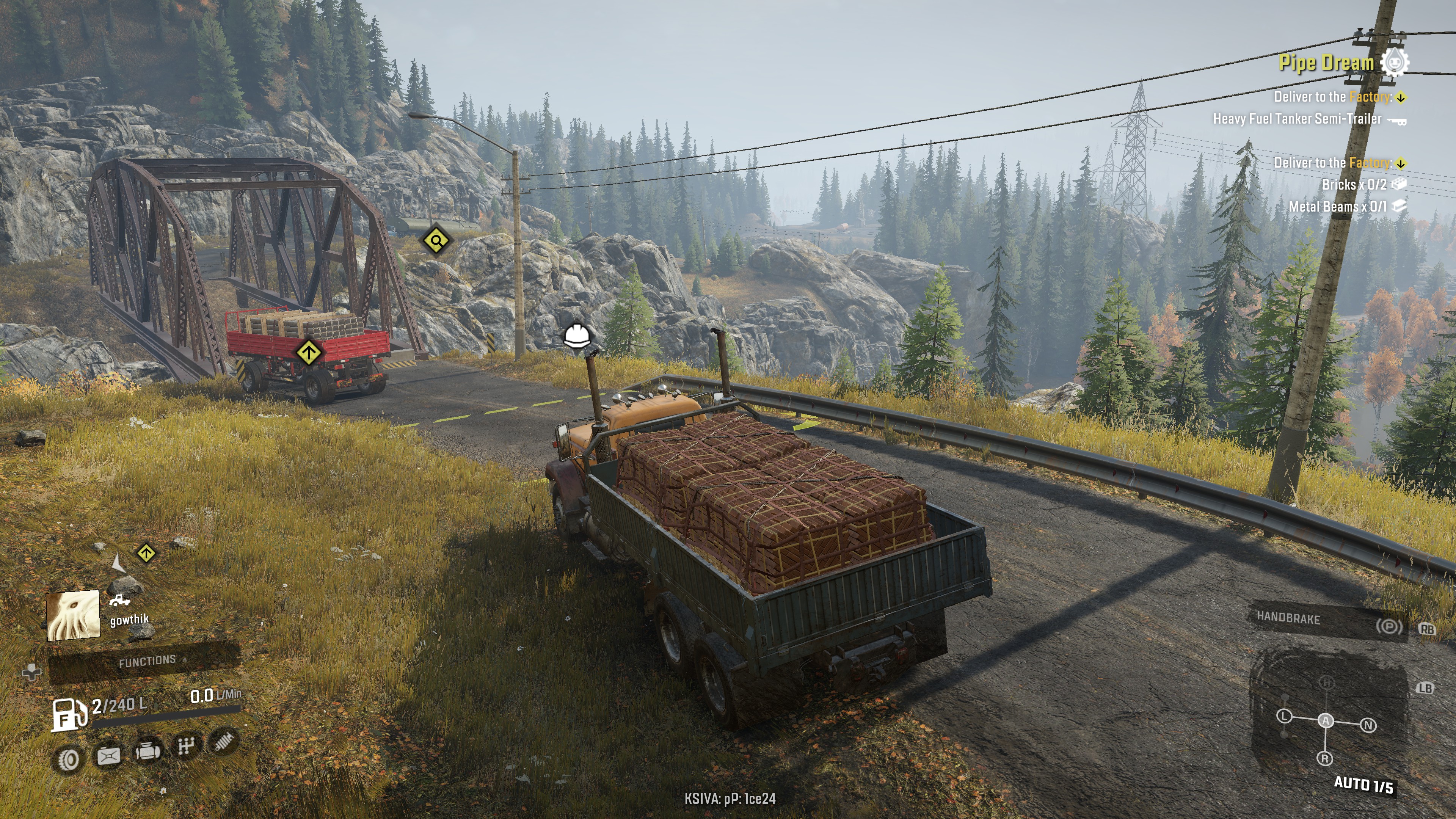Image resolution: width=1456 pixels, height=819 pixels.
Task: Open the Pipe Dream task tracker
Action: point(1326,62)
